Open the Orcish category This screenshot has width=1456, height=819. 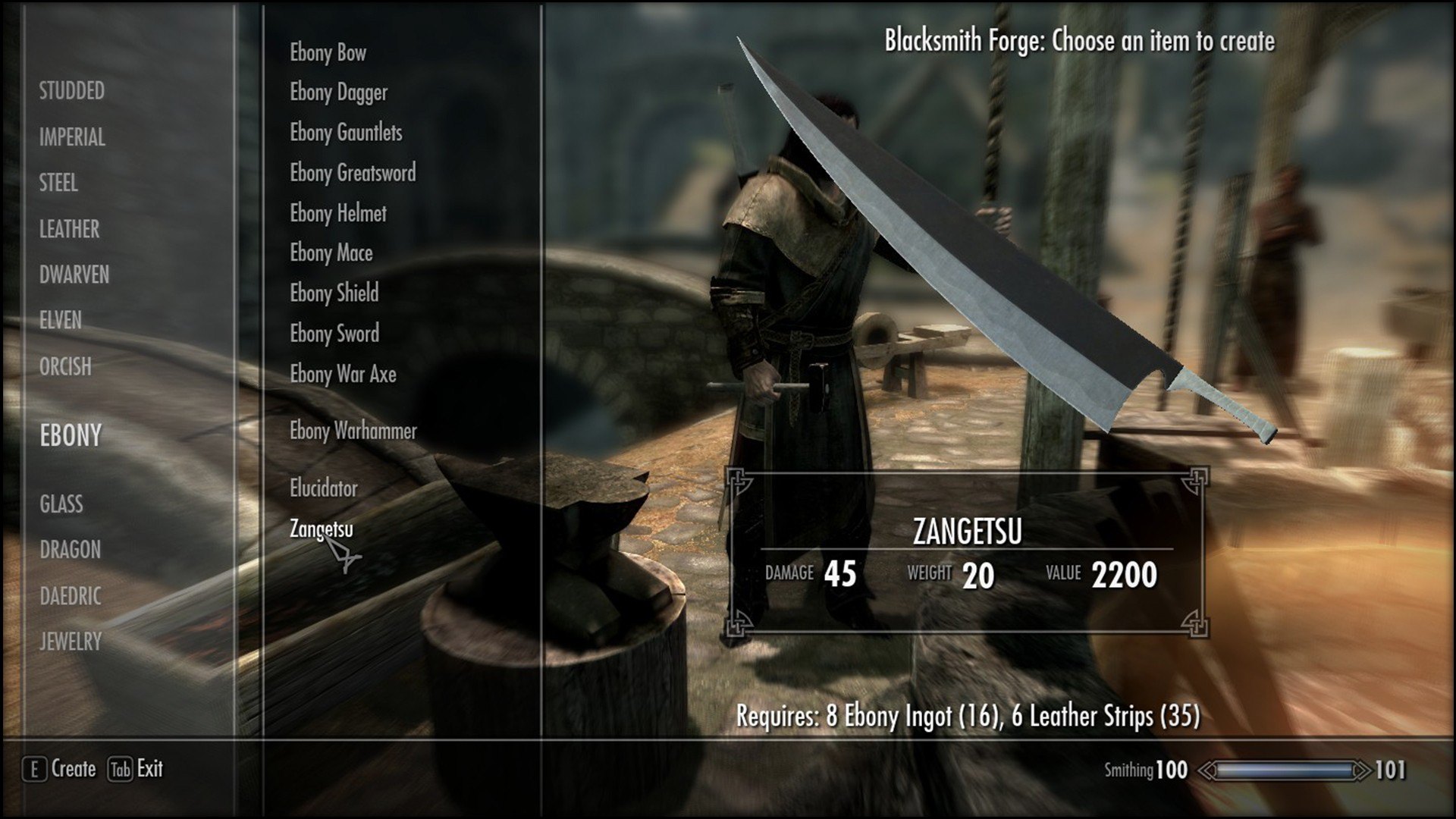coord(65,366)
